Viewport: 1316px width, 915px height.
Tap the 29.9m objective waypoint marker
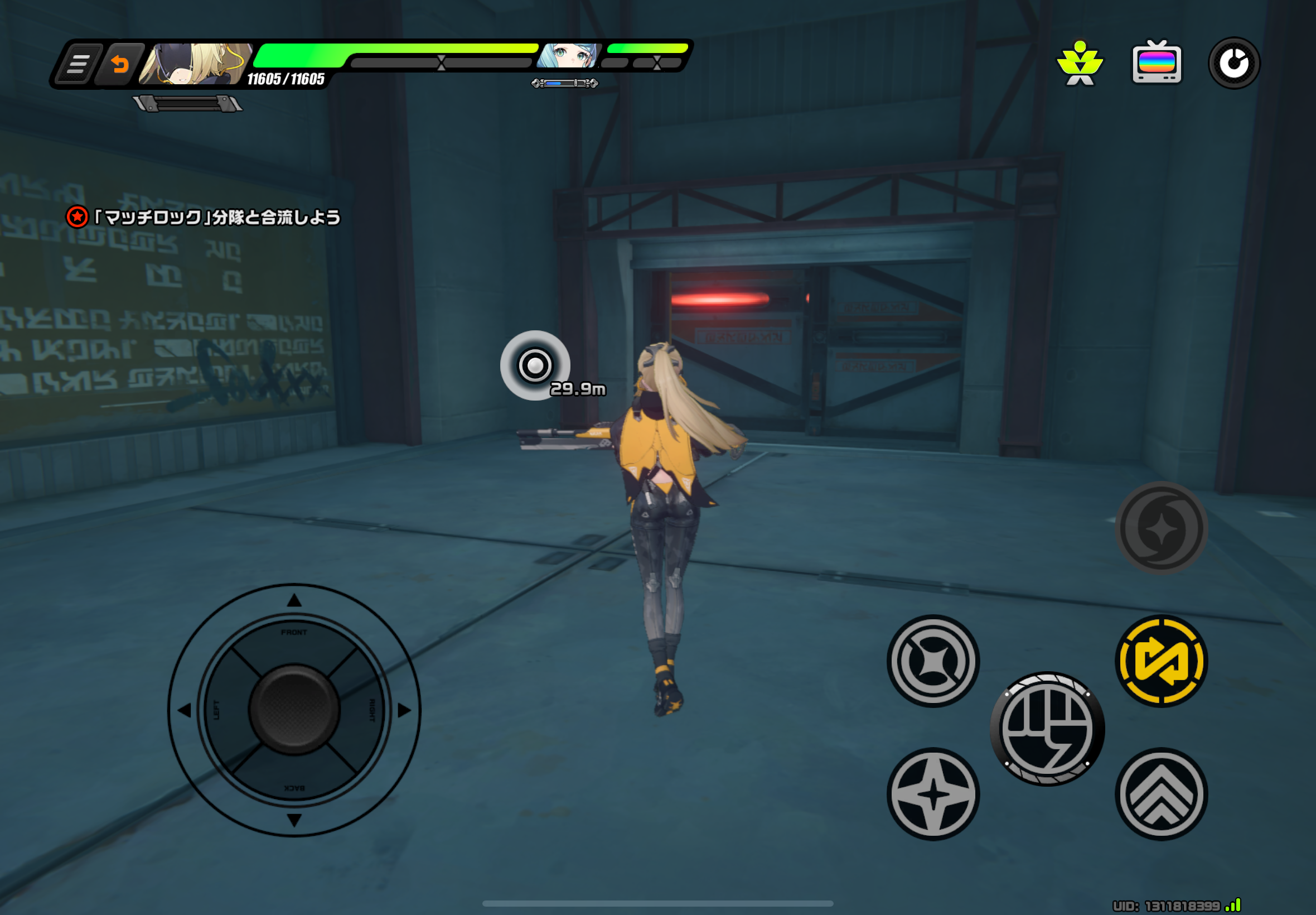tap(535, 365)
